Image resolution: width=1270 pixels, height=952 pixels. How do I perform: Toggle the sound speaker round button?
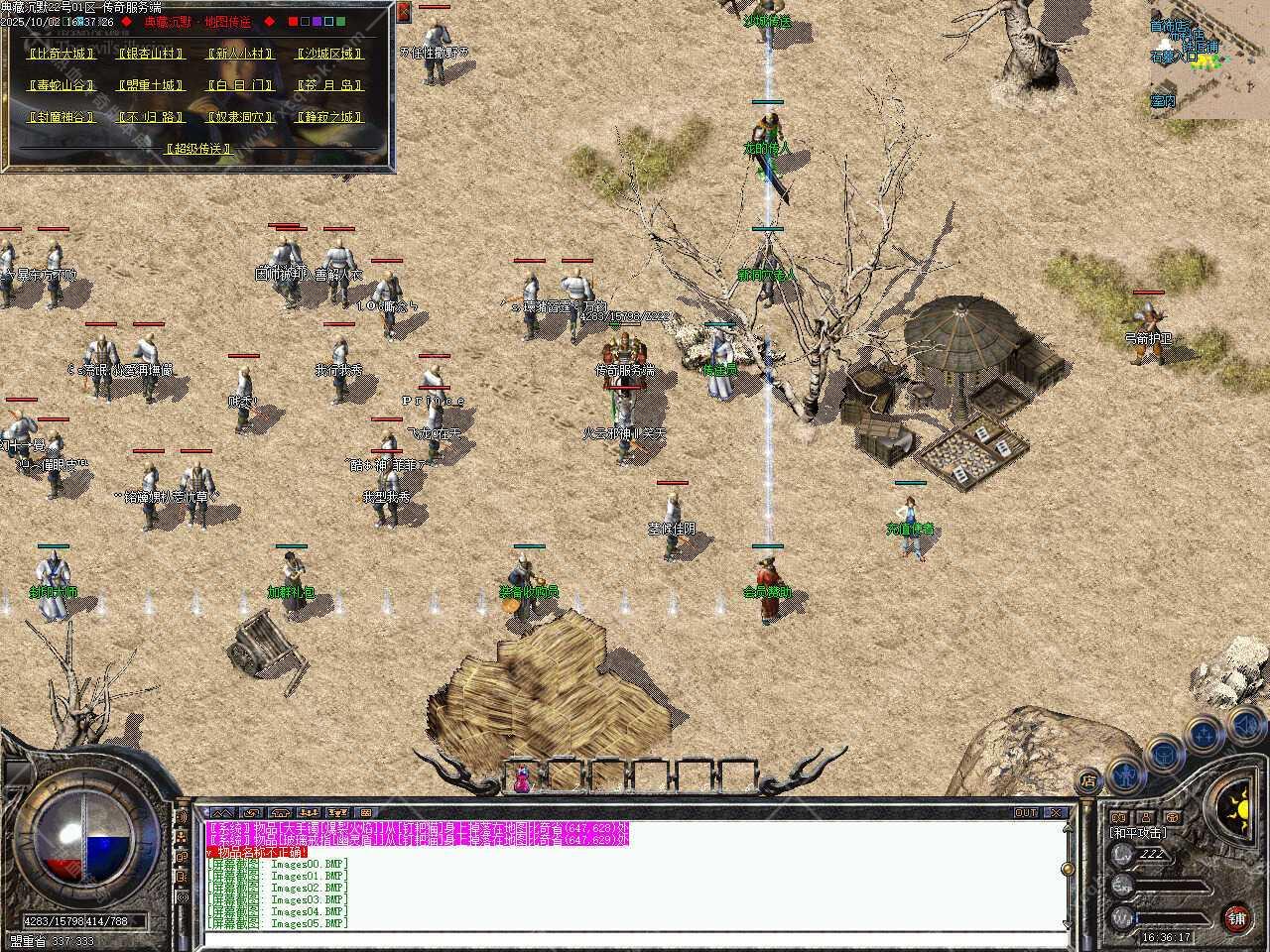[1244, 726]
